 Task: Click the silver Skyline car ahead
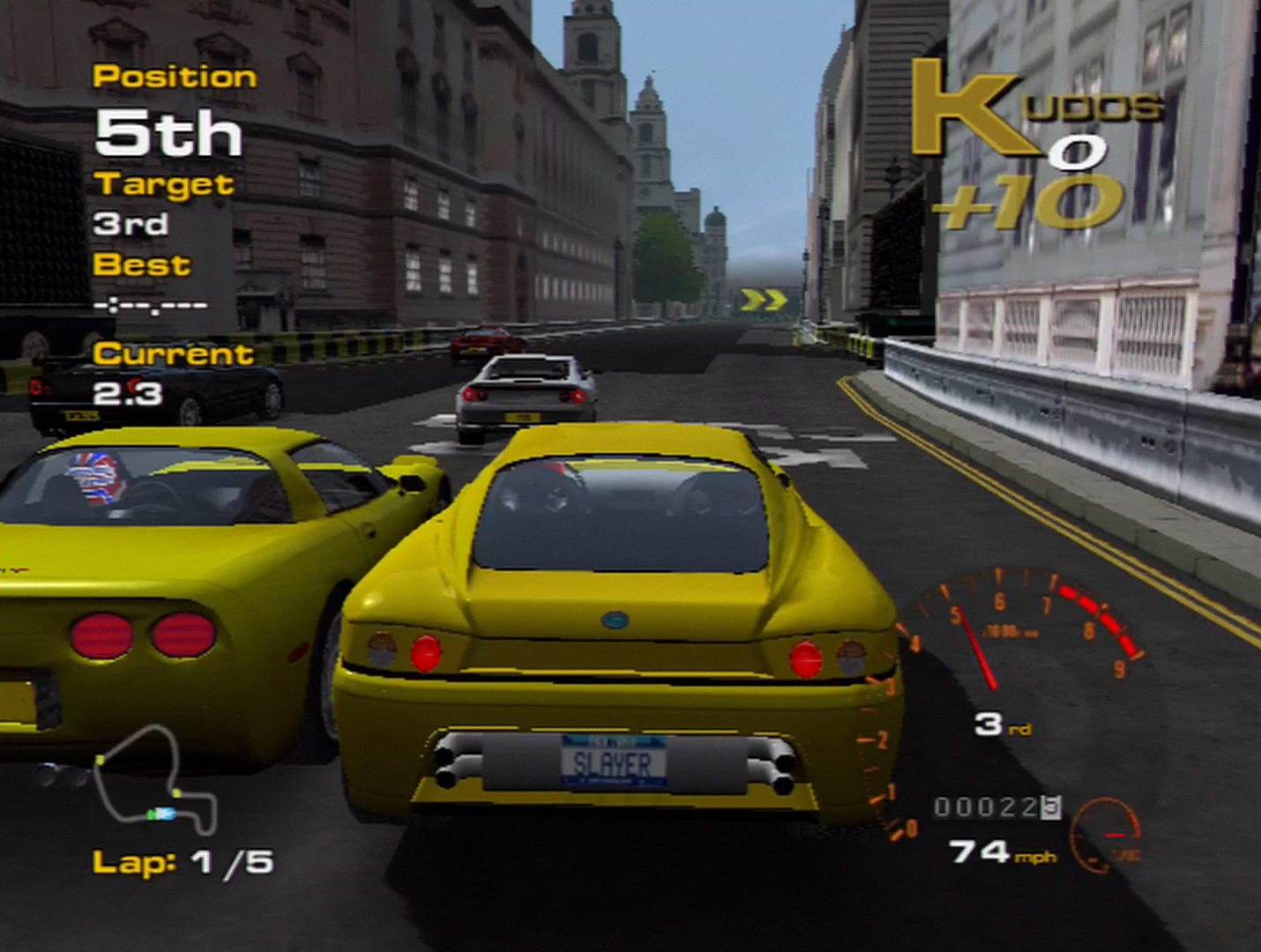pyautogui.click(x=525, y=397)
